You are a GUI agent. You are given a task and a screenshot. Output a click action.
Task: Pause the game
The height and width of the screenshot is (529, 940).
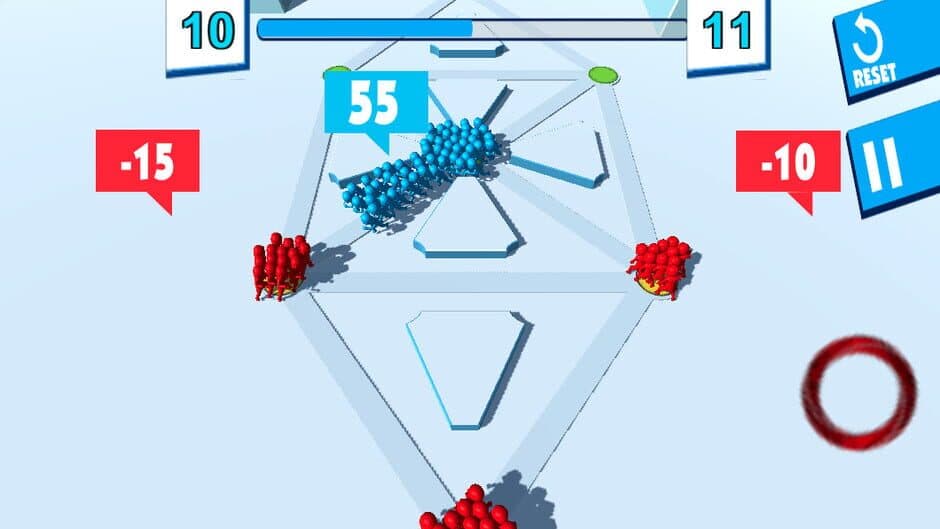(890, 168)
